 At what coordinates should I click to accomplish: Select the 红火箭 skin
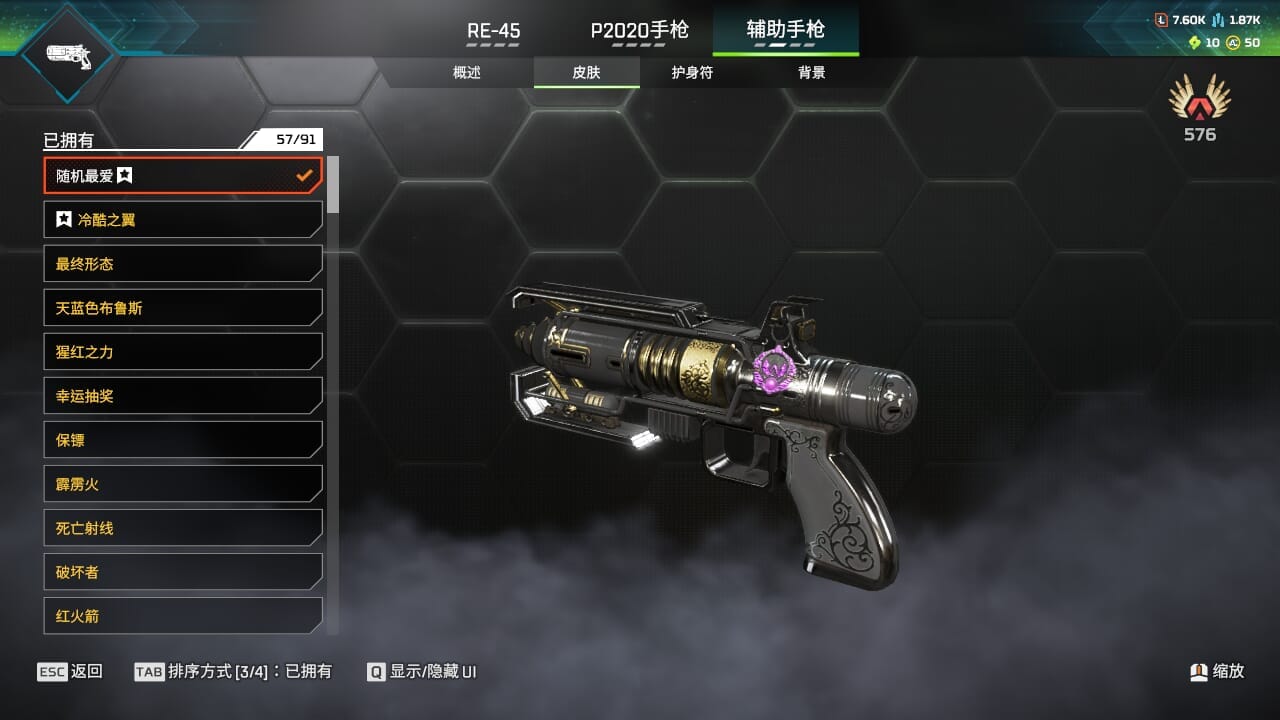[183, 616]
